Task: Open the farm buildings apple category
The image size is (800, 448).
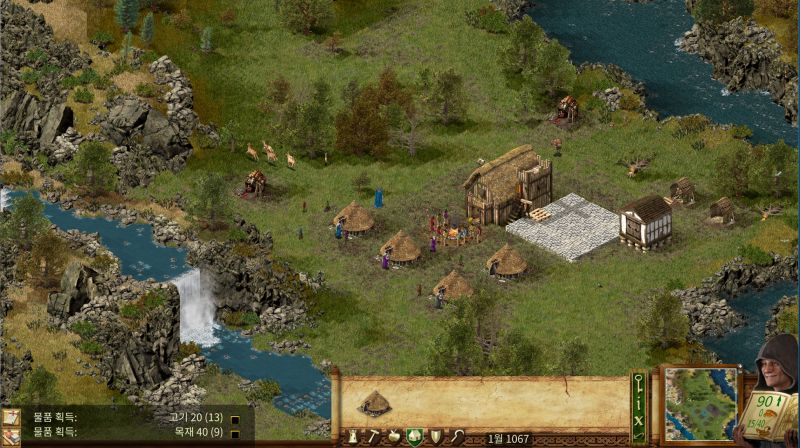Action: pos(394,437)
